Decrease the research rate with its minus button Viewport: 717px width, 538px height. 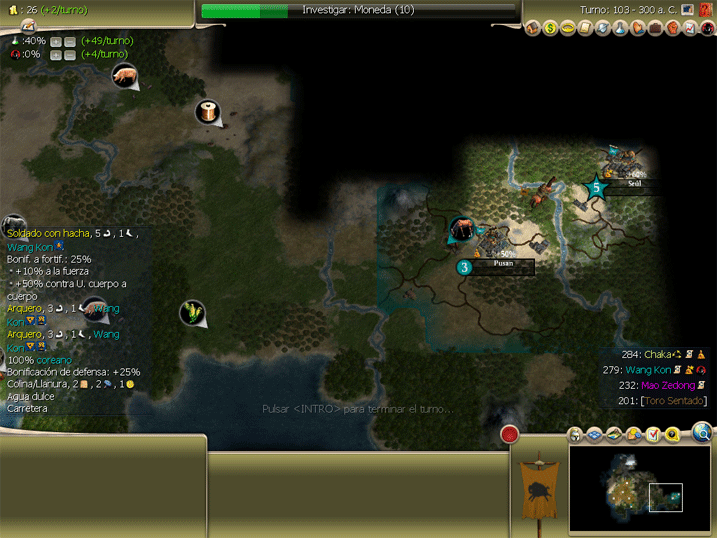tap(69, 41)
